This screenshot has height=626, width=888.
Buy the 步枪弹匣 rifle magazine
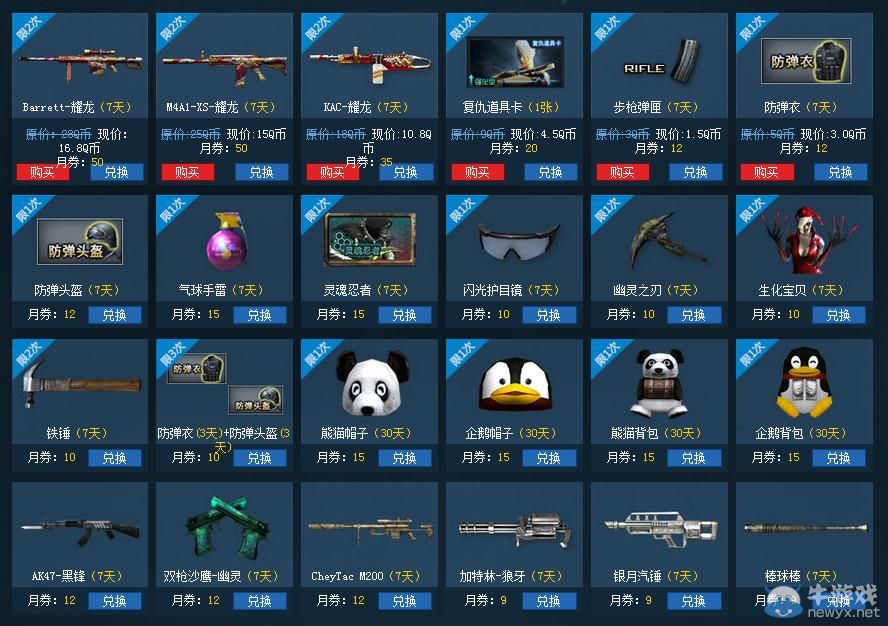(x=622, y=172)
